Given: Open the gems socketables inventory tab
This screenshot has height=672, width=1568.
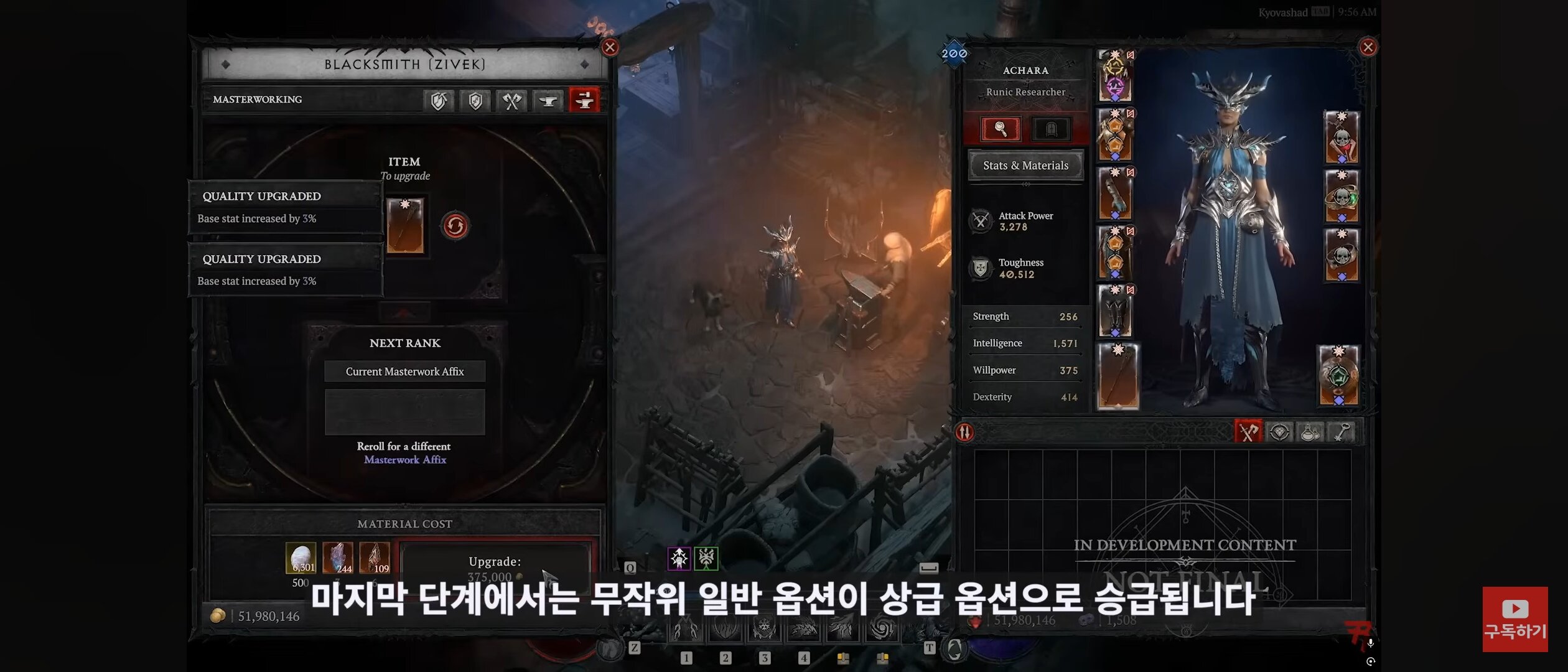Looking at the screenshot, I should point(1279,432).
